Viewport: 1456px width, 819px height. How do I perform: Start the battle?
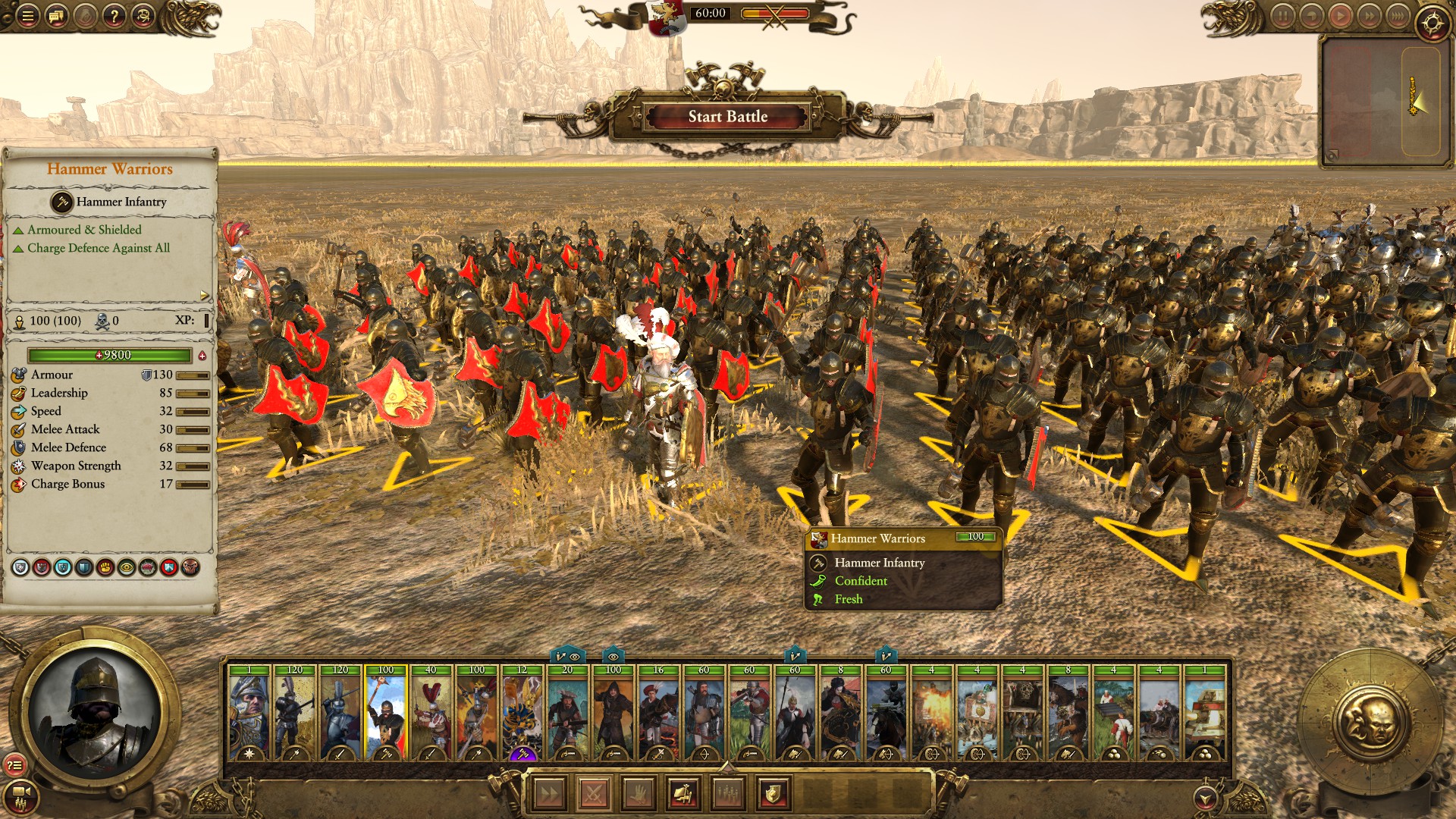click(x=727, y=117)
